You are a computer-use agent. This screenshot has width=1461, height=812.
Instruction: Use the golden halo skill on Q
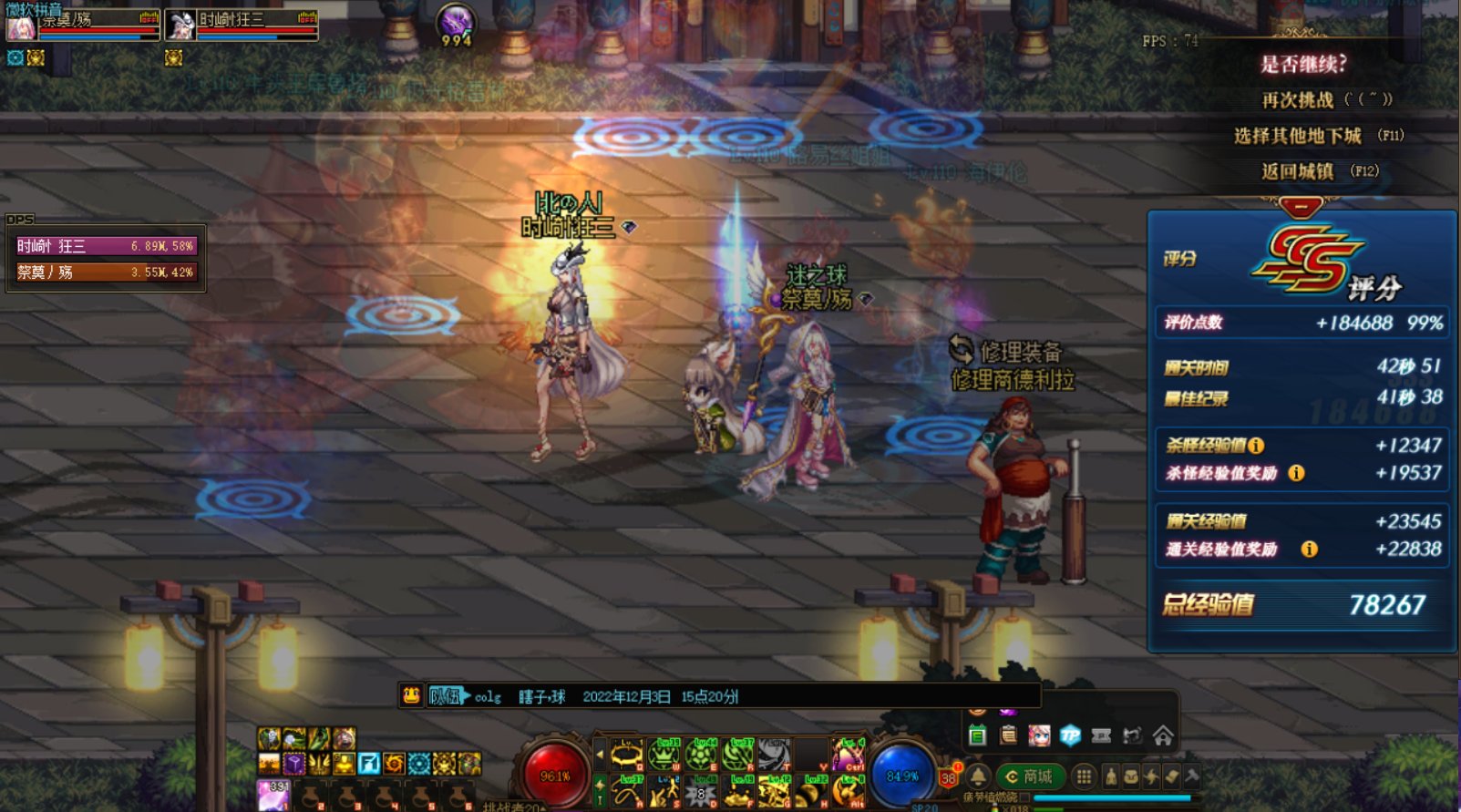coord(627,755)
